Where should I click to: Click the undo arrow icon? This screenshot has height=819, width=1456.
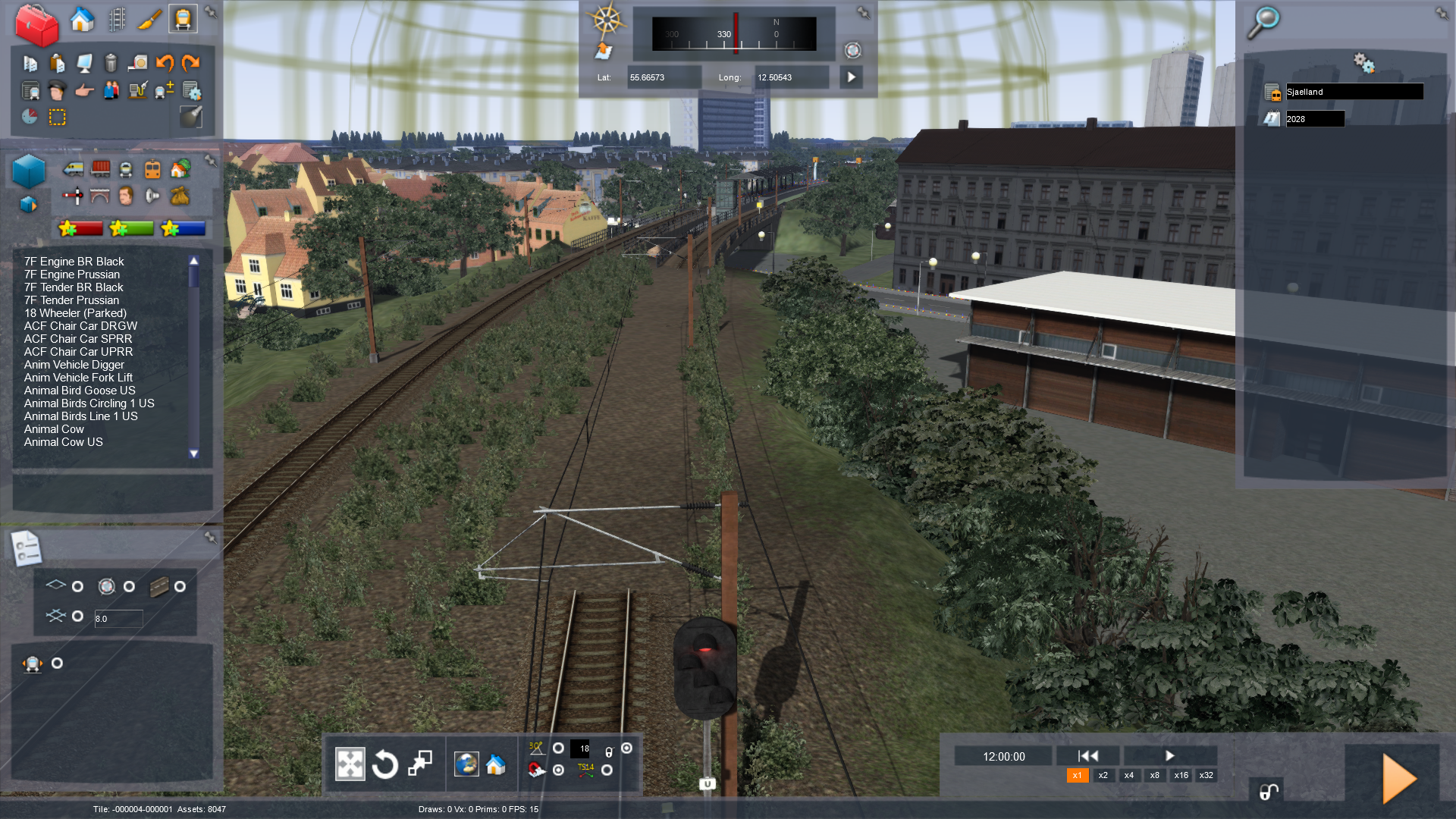(165, 63)
